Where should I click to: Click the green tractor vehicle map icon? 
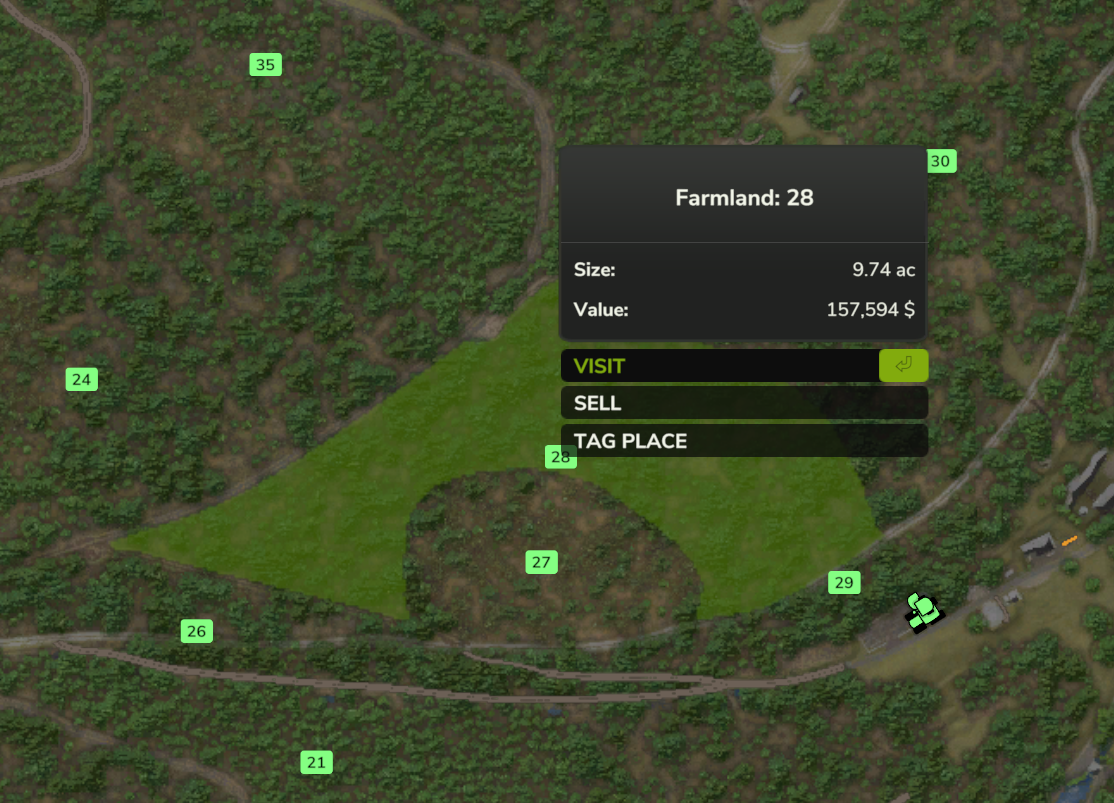pyautogui.click(x=923, y=611)
